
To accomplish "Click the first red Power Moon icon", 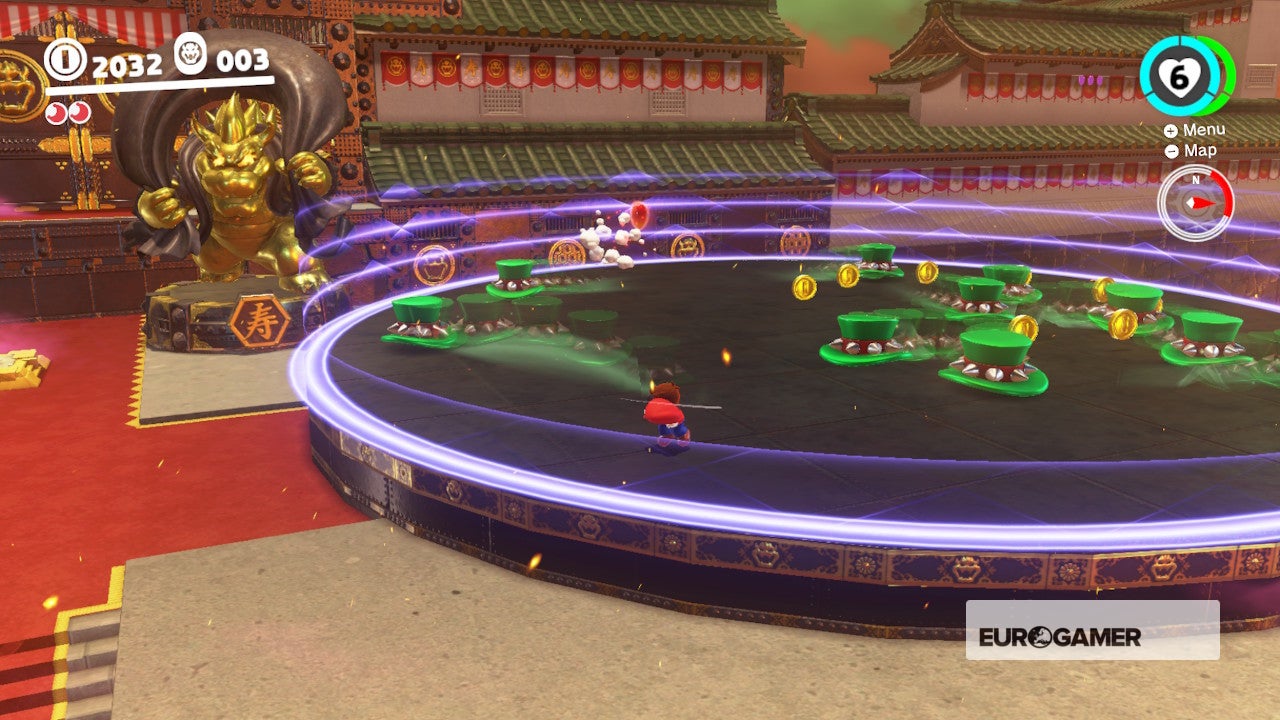I will (54, 112).
